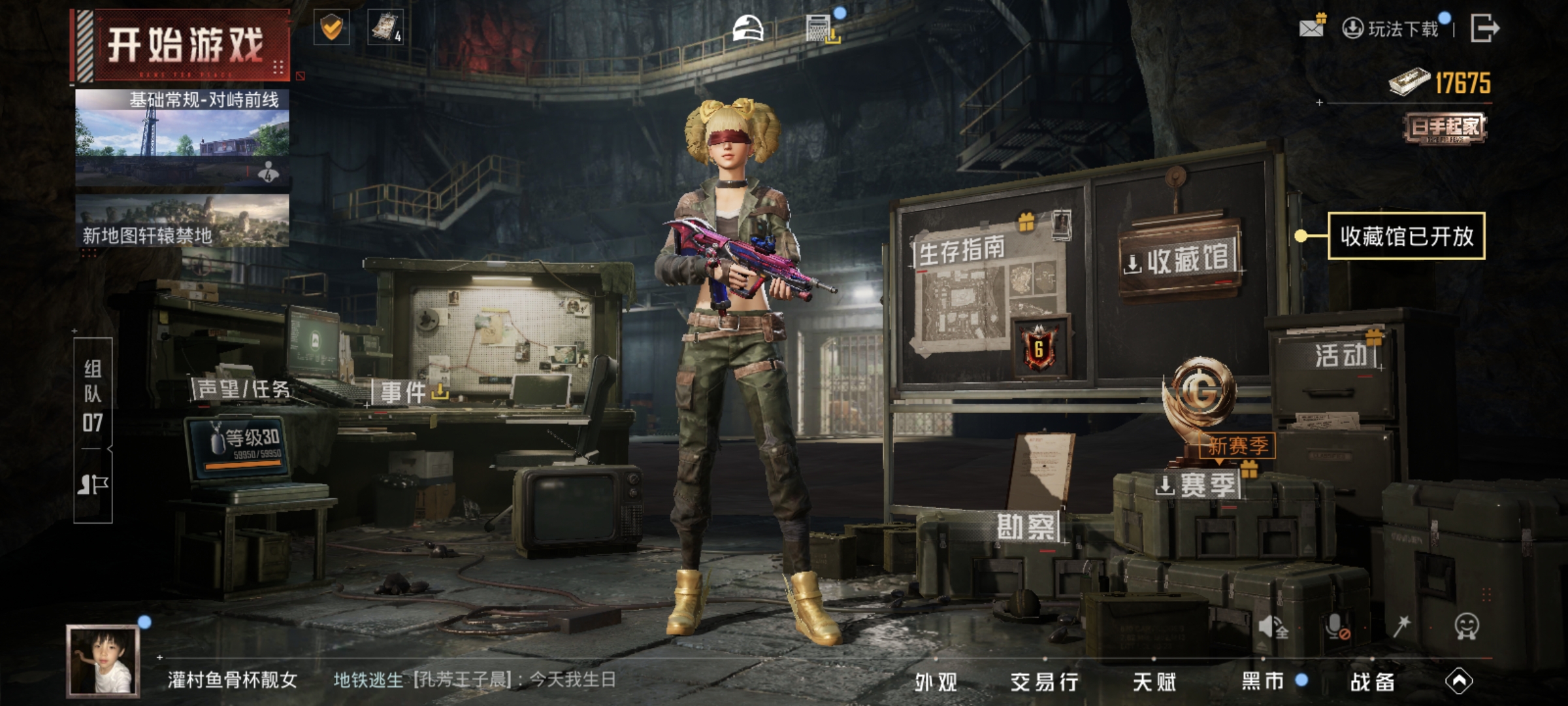Select the 基础常规-对峙前线 mode thumbnail

coord(182,136)
